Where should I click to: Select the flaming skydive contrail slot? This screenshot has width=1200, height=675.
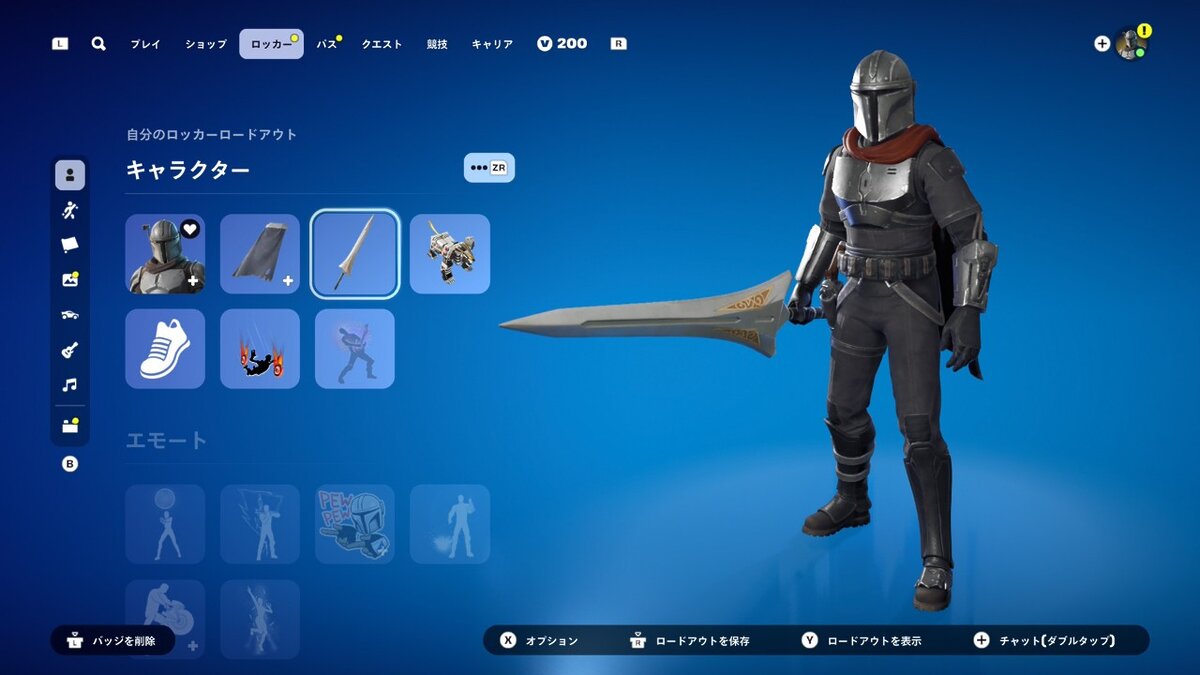[260, 349]
